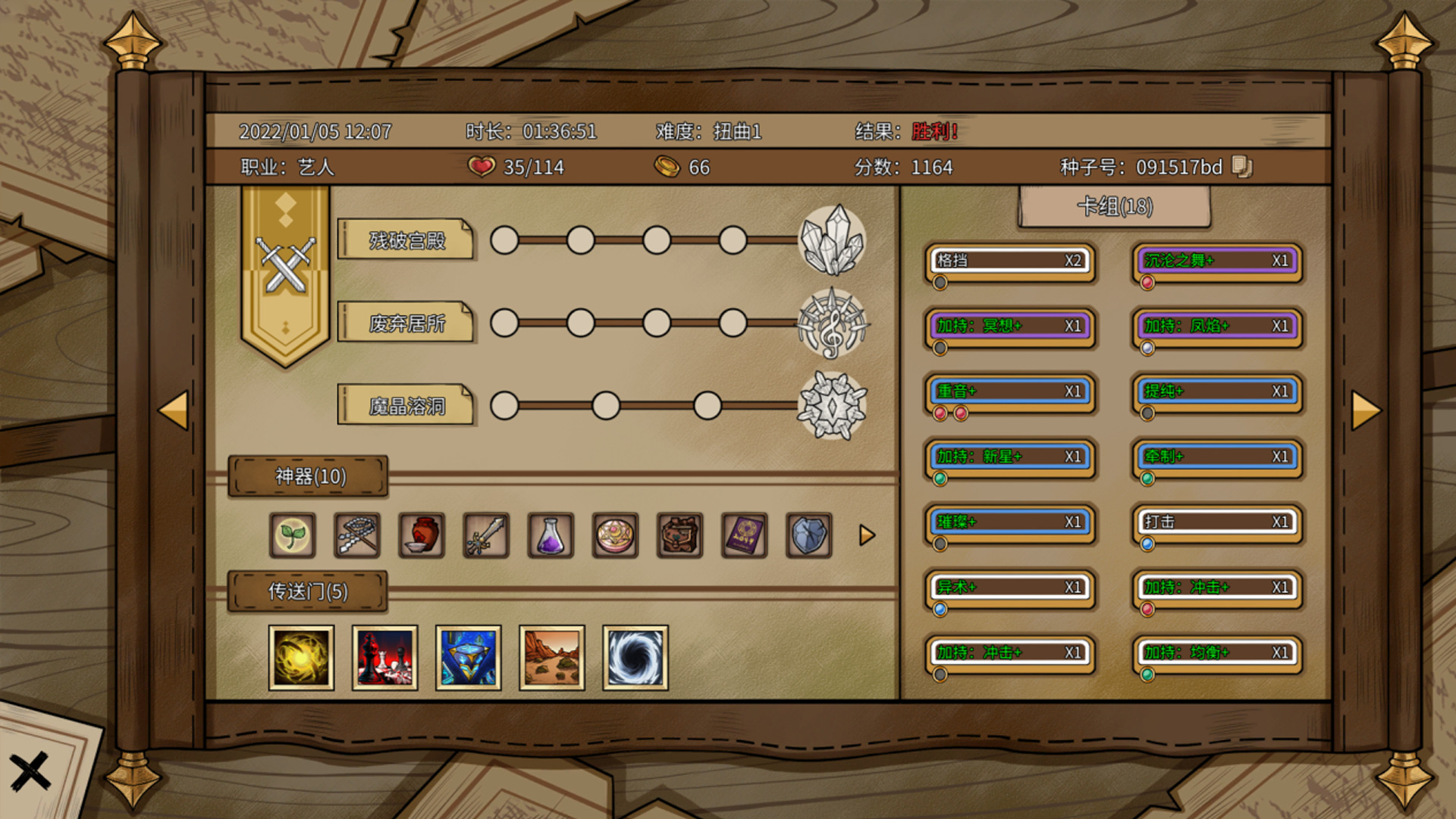Show more artifacts with the small arrow
The height and width of the screenshot is (819, 1456).
[x=867, y=535]
